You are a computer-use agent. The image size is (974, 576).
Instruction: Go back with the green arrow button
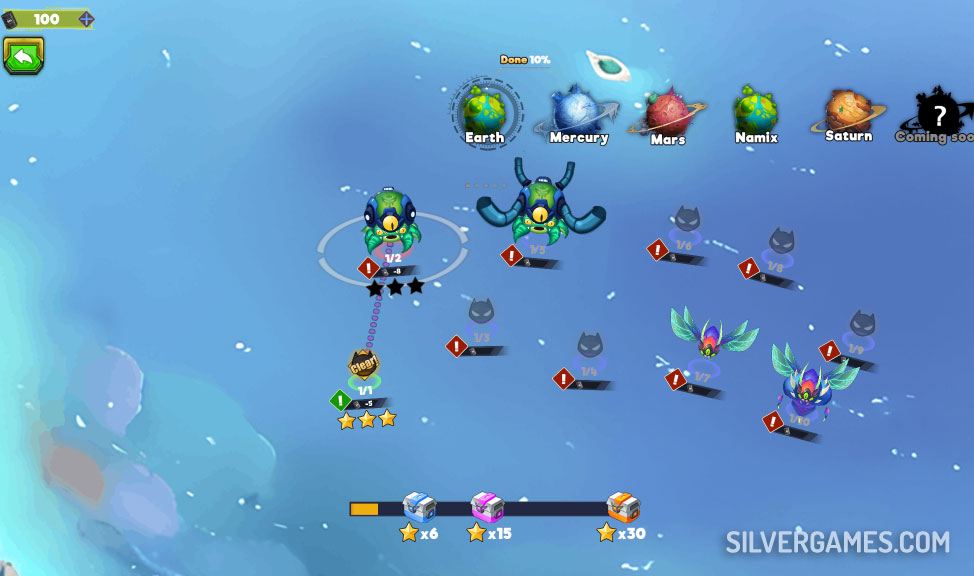(23, 56)
